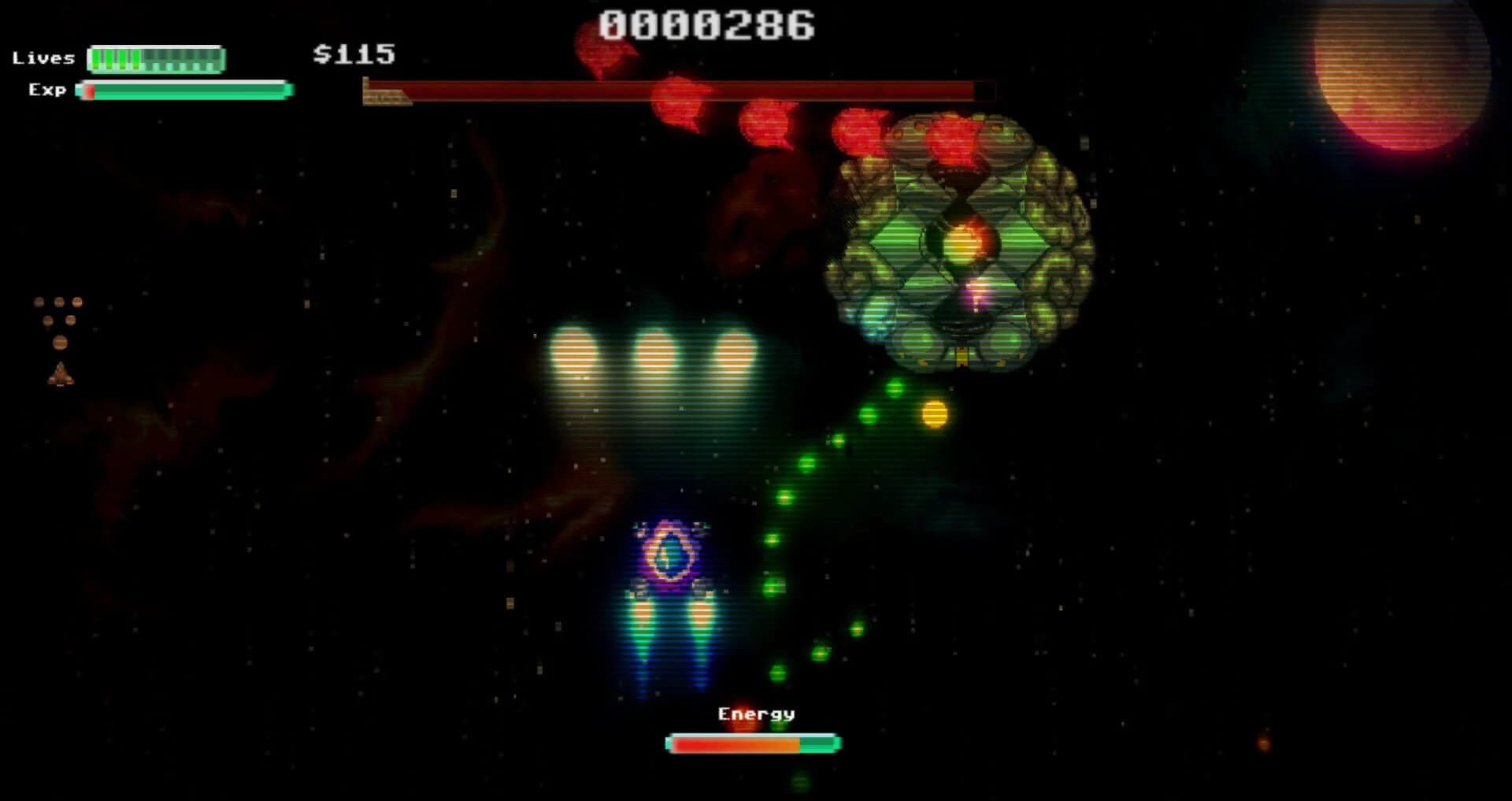
Task: Click the Lives text label
Action: (x=43, y=57)
